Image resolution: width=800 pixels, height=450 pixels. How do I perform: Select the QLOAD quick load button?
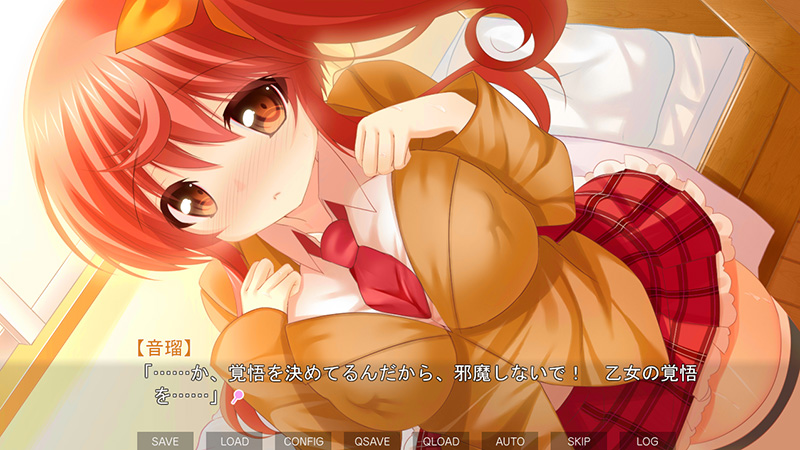pyautogui.click(x=441, y=440)
